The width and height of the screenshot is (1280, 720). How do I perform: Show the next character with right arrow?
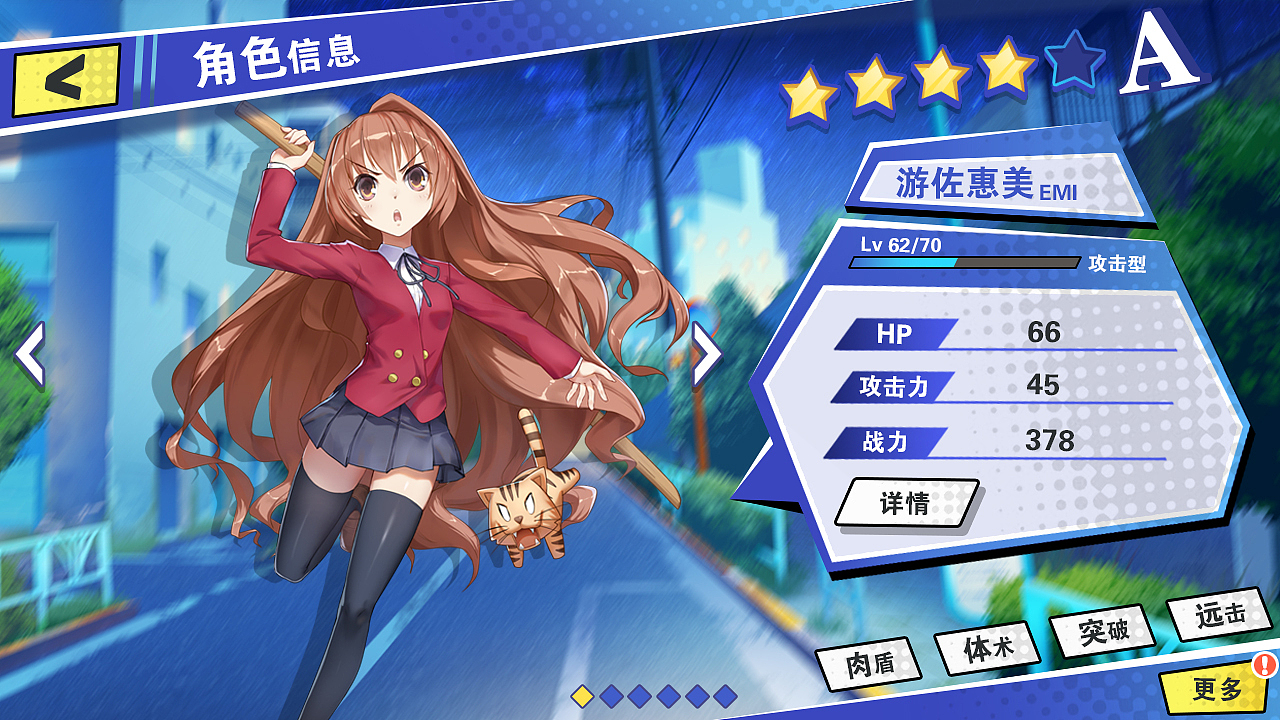click(x=706, y=354)
